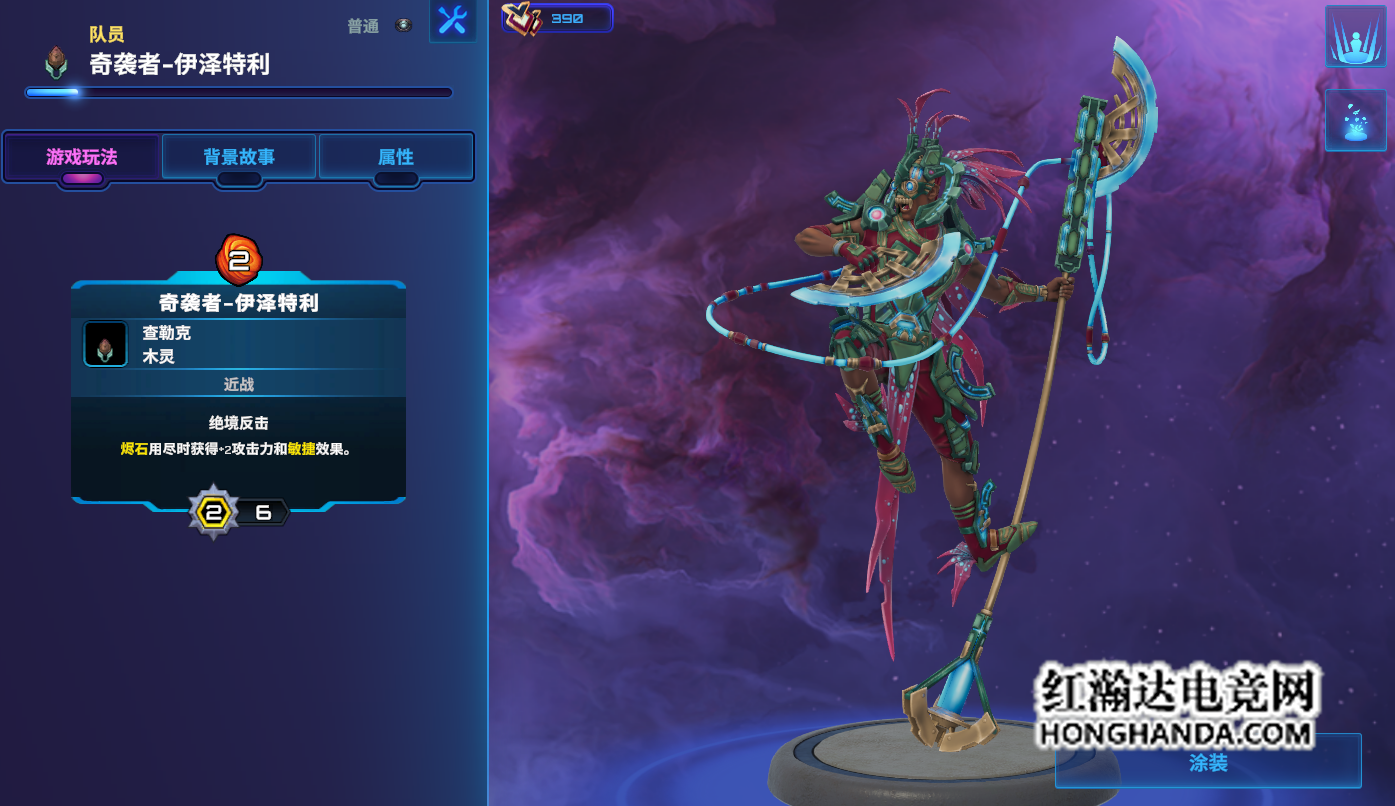Switch to the 游戏玩法 tab
The image size is (1395, 806).
[x=82, y=157]
